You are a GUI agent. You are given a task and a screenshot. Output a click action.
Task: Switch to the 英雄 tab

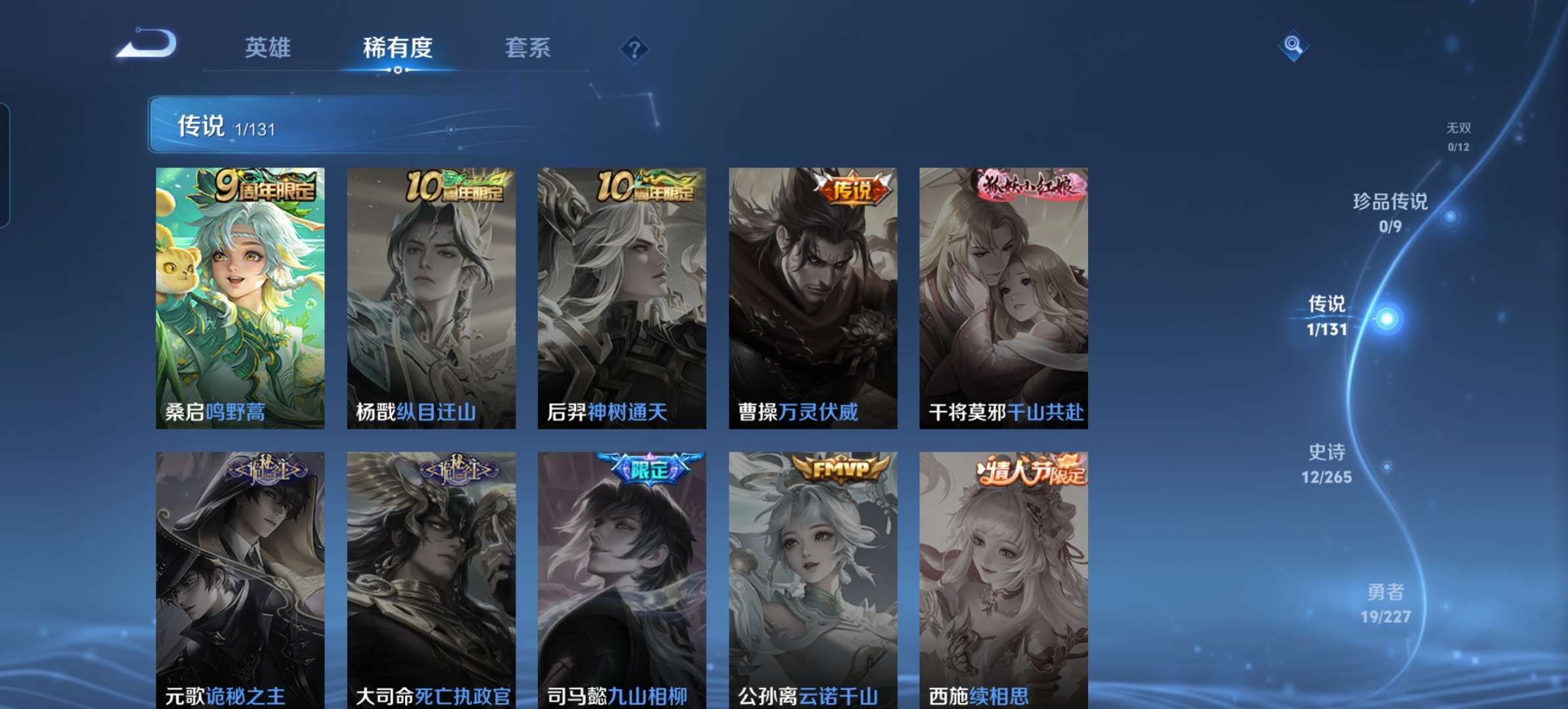click(269, 49)
